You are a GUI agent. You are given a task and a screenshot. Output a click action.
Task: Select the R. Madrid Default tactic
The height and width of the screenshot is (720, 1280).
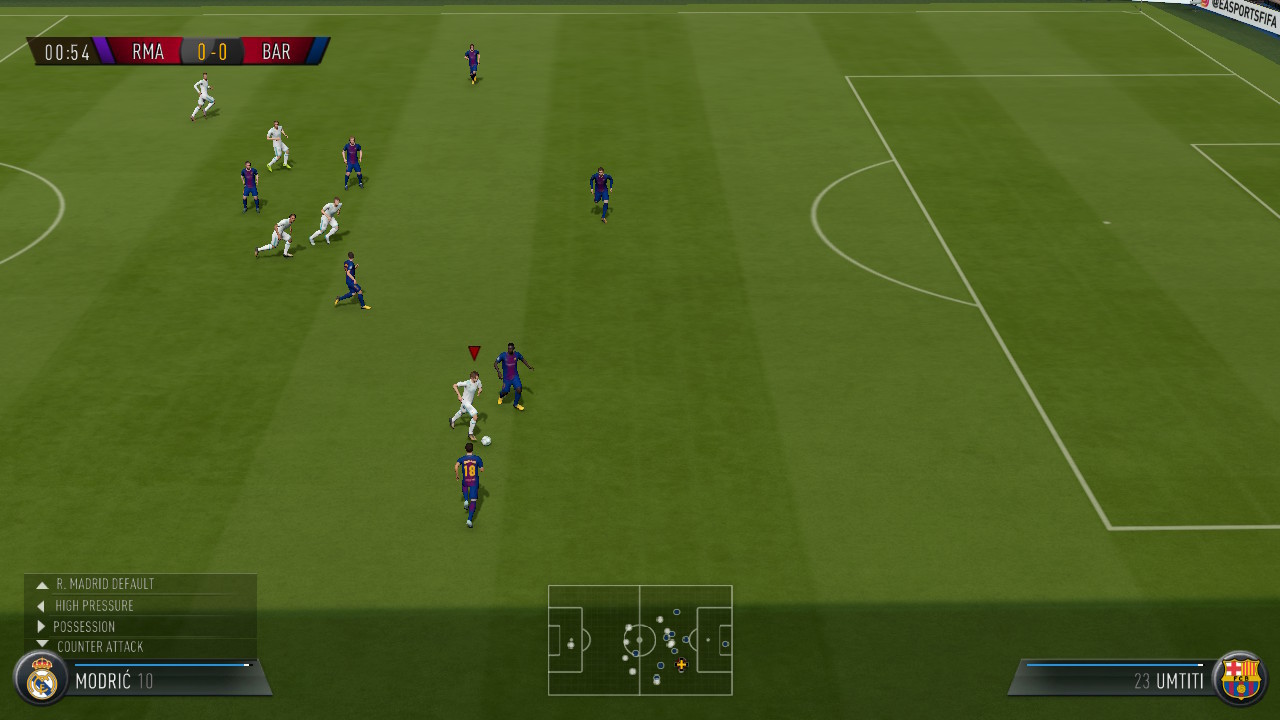pyautogui.click(x=105, y=584)
